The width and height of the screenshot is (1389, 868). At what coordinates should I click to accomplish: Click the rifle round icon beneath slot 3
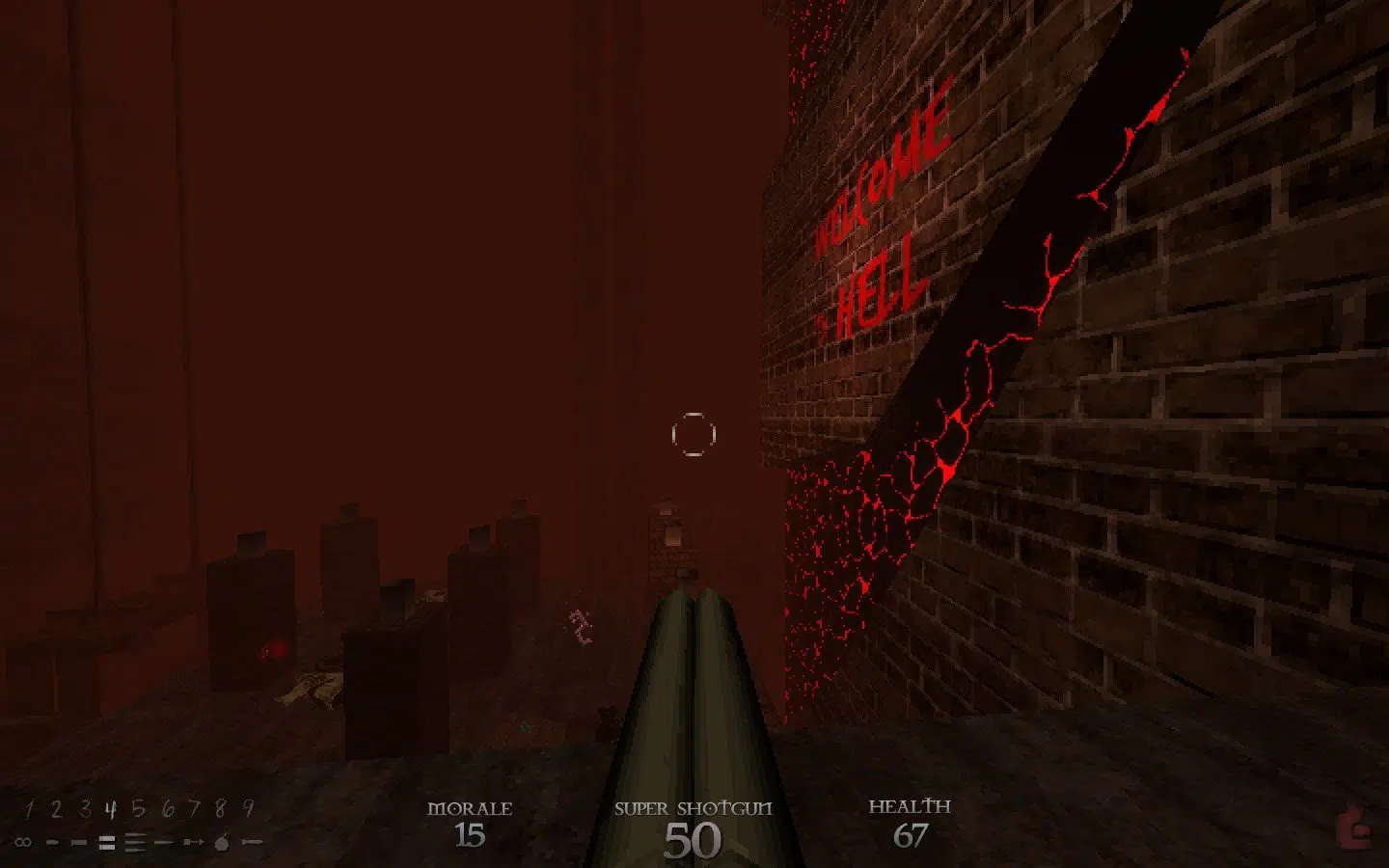coord(80,841)
